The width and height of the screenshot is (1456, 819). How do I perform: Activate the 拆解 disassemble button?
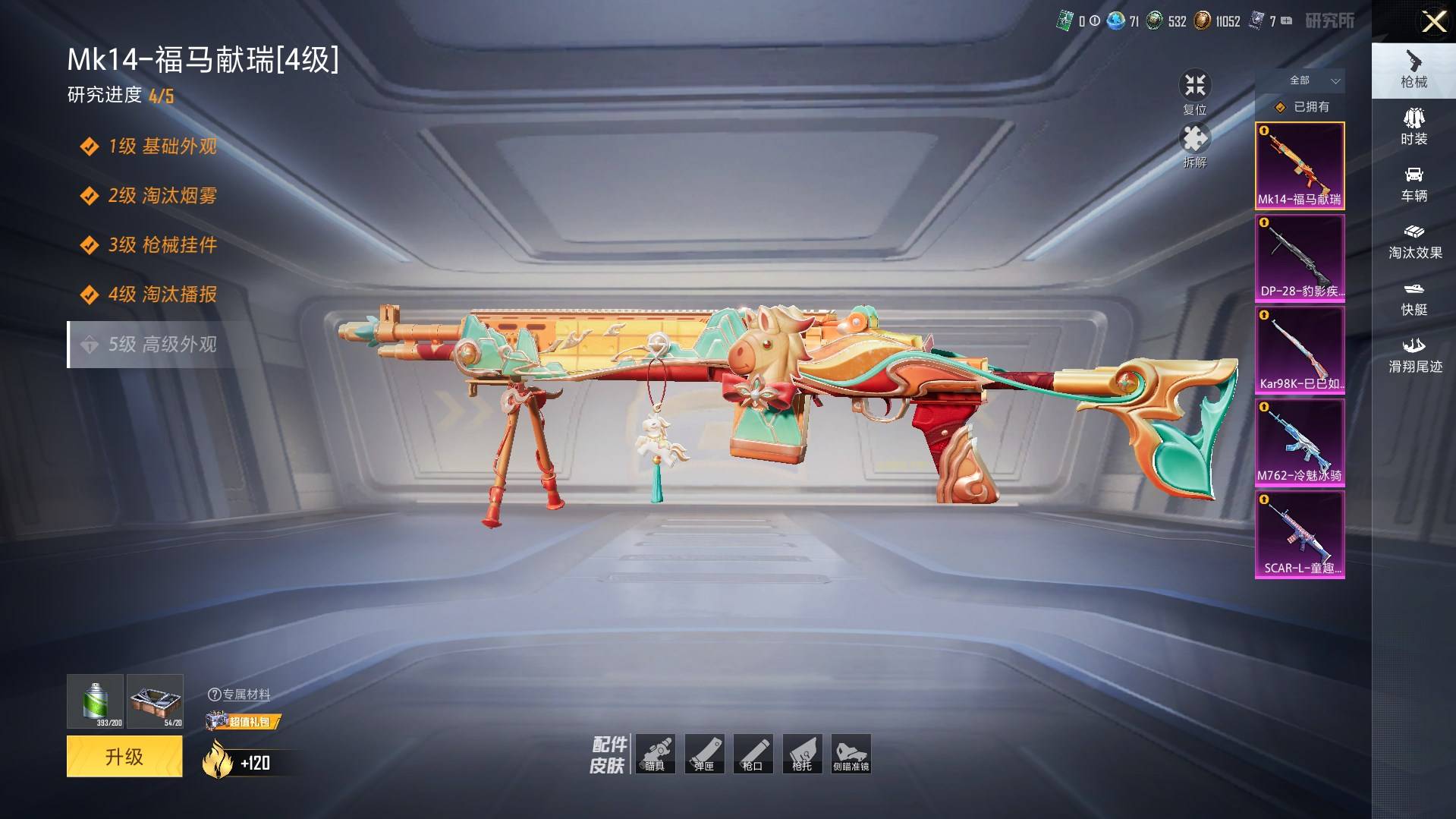coord(1195,145)
